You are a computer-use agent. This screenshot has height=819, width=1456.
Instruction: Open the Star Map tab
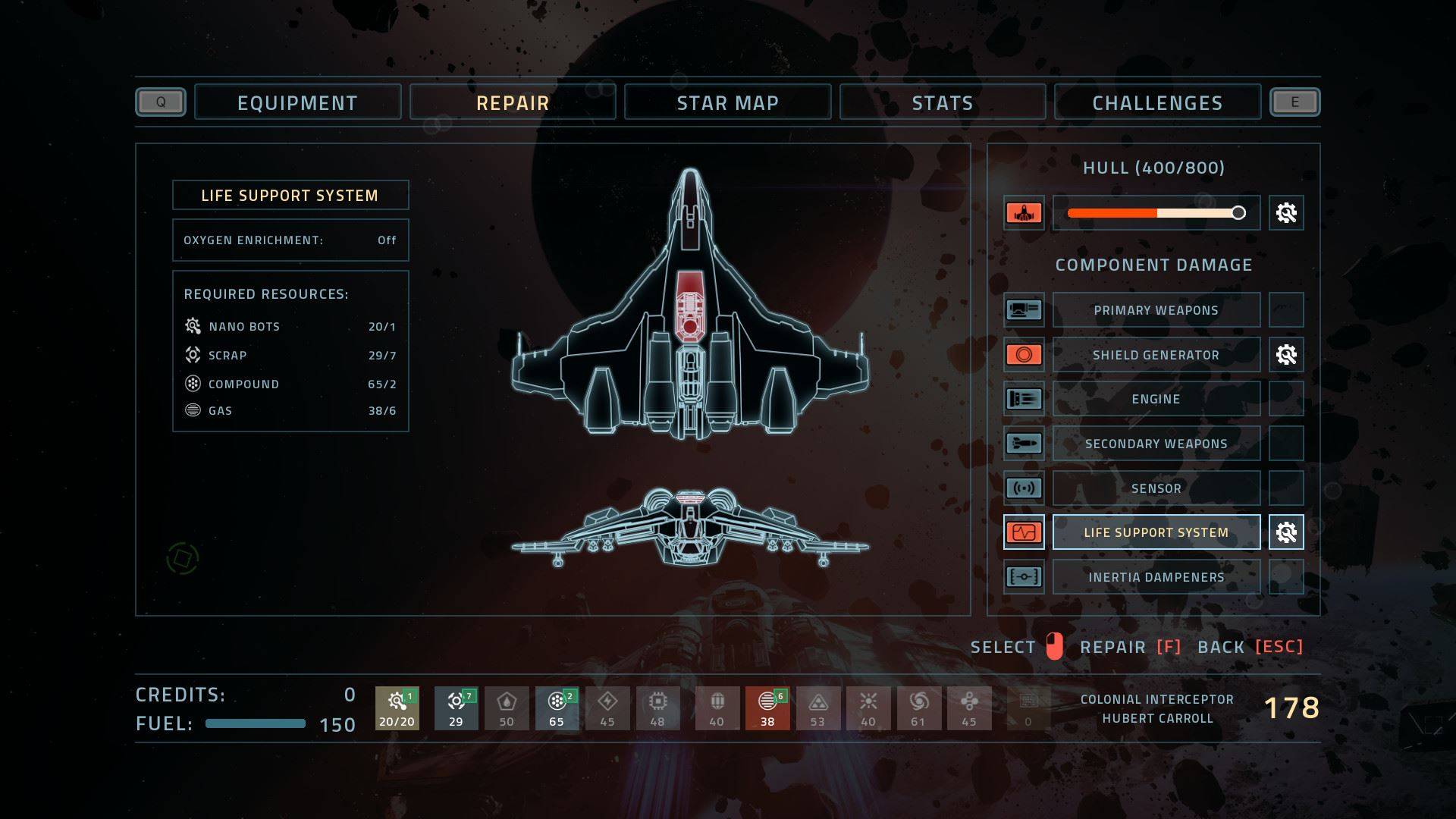(727, 102)
